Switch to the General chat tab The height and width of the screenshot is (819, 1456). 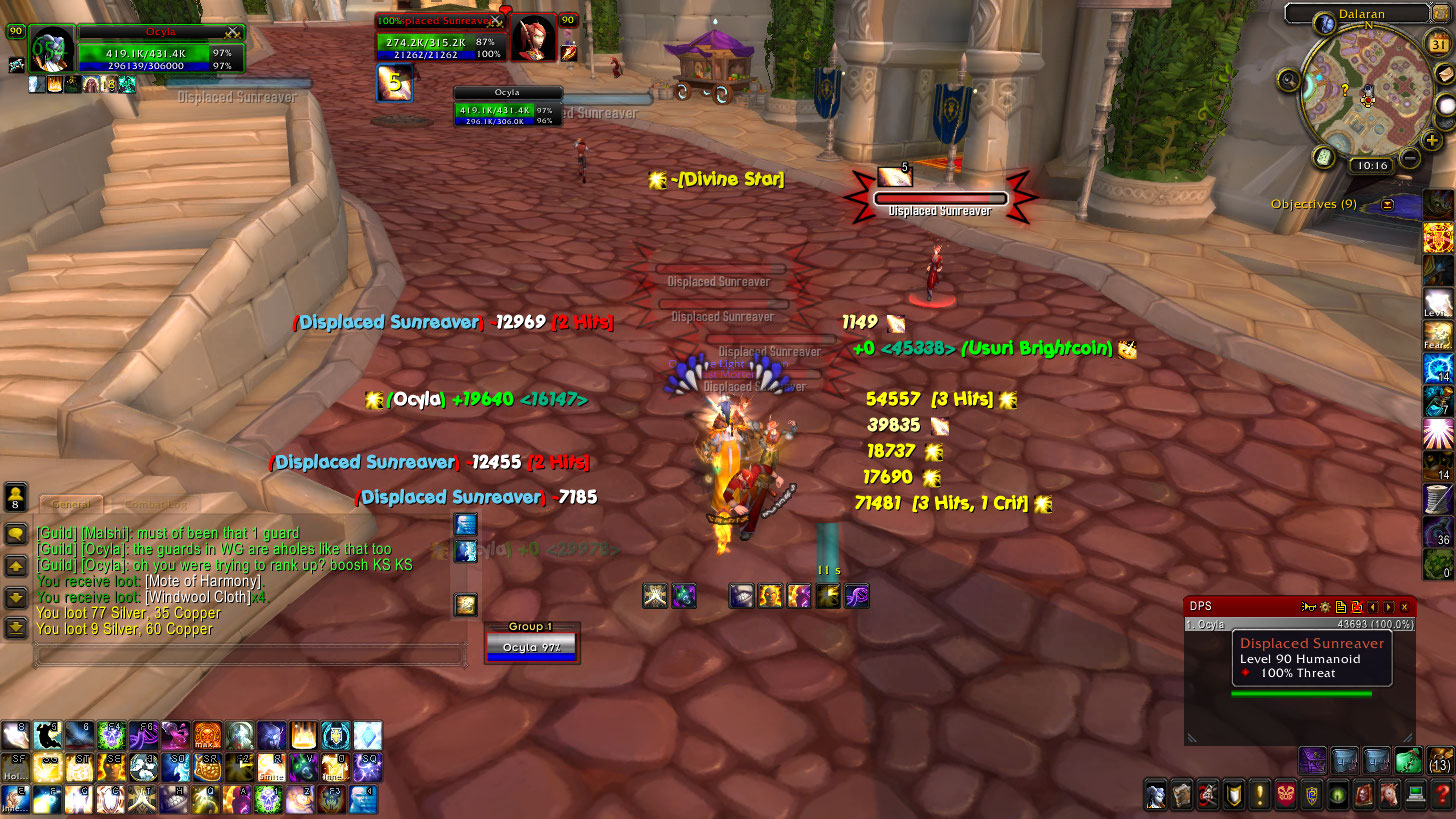click(x=71, y=505)
